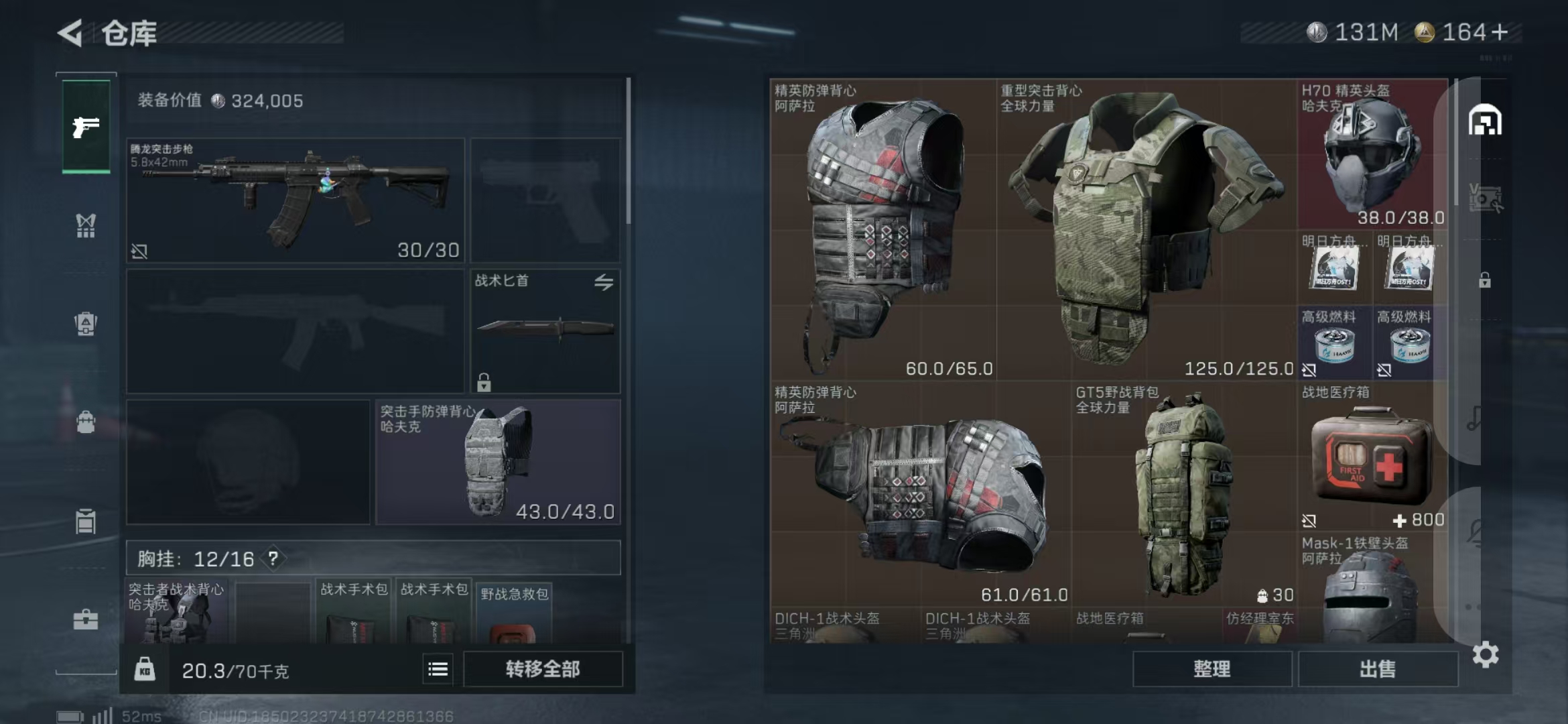Select the pistol weapons tab
Screen dimensions: 1568x724
[86, 126]
